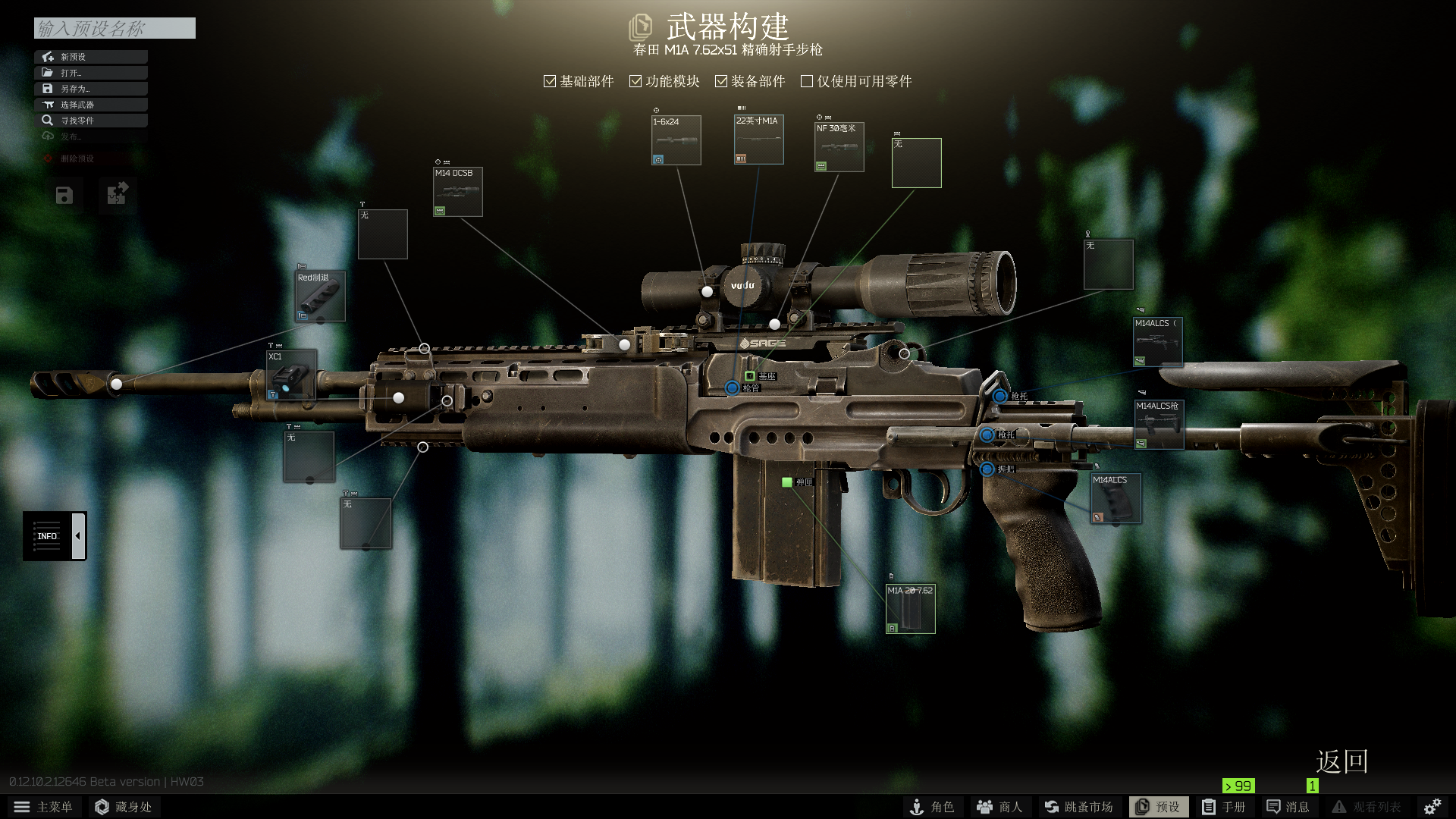
Task: Click the find parts button (寻找零件)
Action: point(91,121)
